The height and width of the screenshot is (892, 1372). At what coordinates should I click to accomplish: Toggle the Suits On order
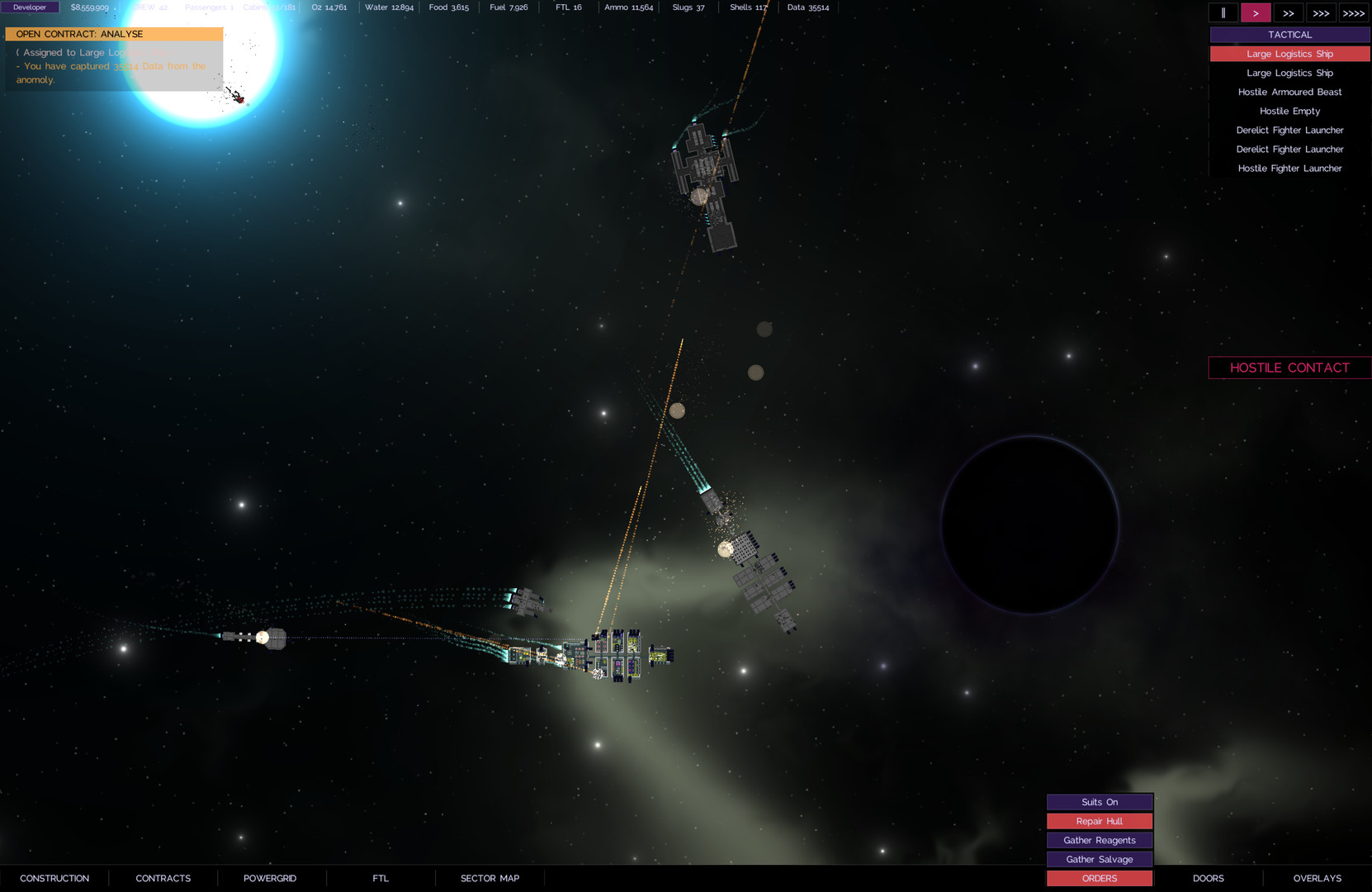[x=1099, y=801]
